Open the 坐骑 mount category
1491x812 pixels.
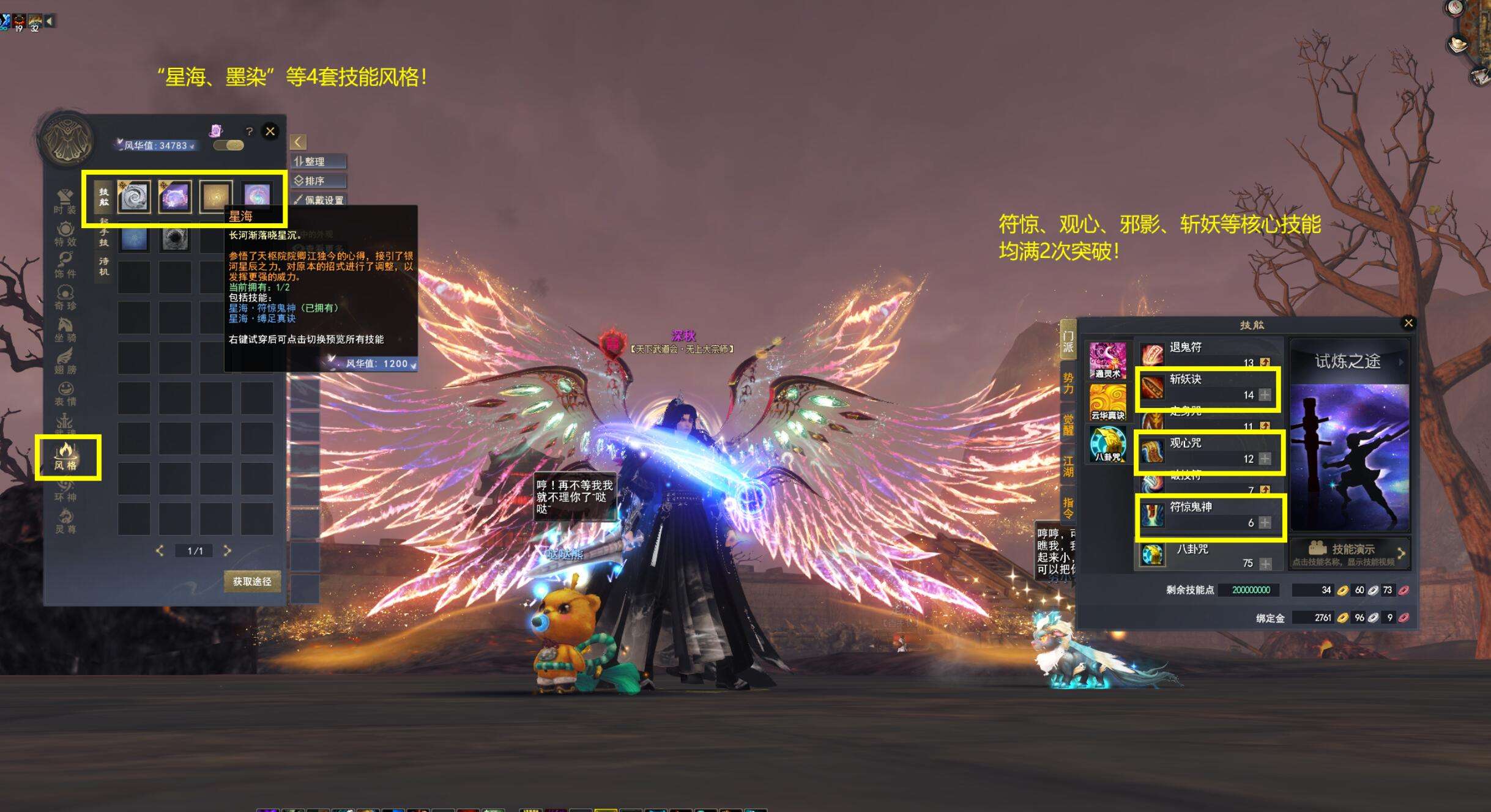65,330
